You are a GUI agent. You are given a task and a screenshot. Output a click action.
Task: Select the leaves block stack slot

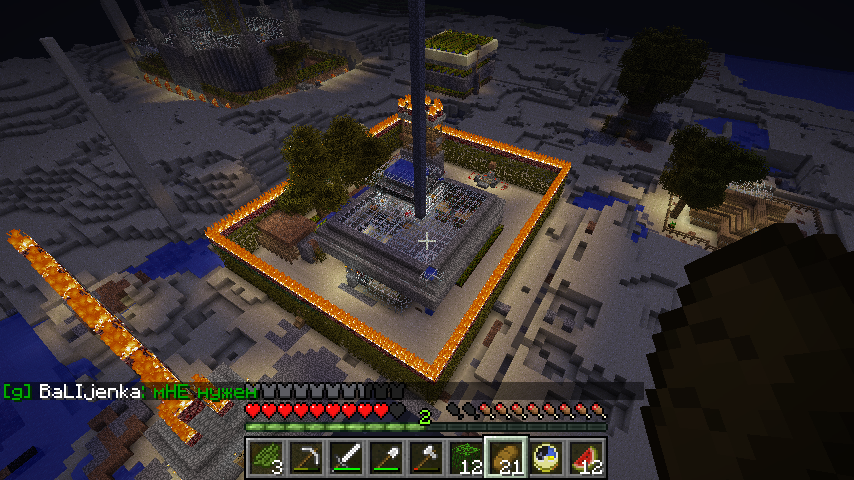tap(465, 458)
